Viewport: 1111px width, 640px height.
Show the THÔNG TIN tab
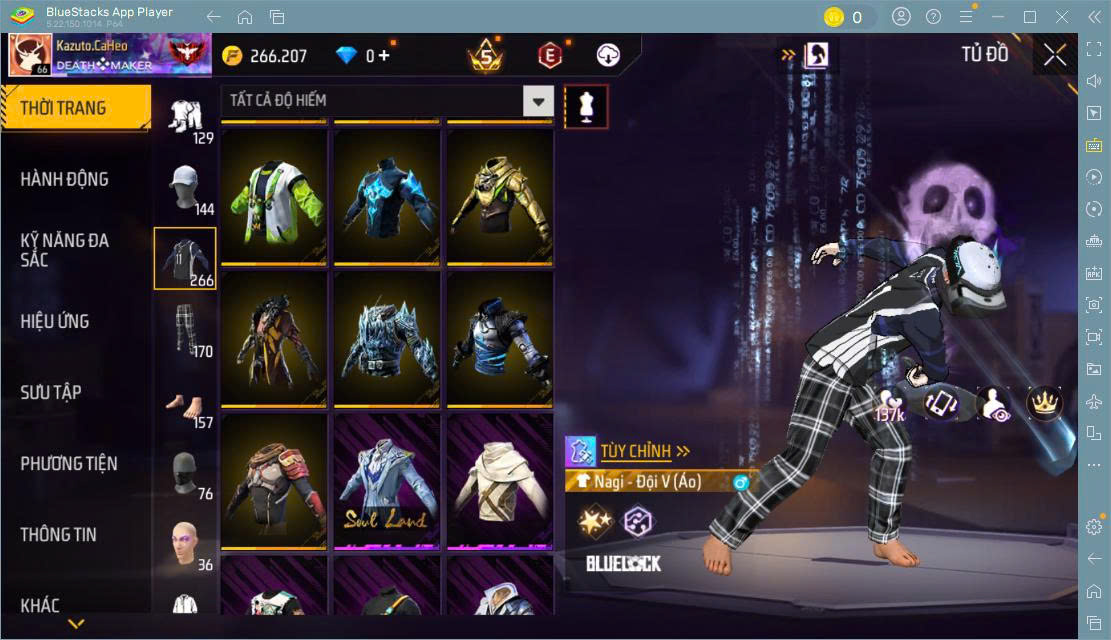click(59, 534)
